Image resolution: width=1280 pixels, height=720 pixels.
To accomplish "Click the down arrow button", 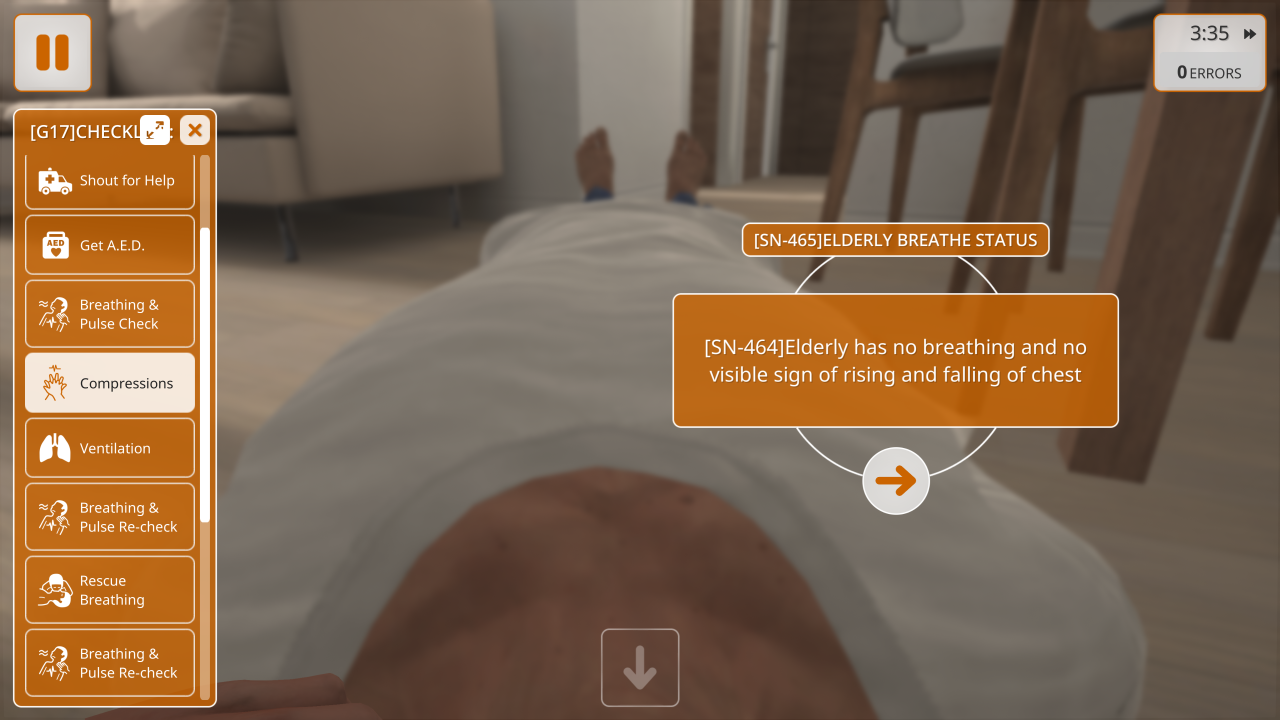I will coord(640,668).
